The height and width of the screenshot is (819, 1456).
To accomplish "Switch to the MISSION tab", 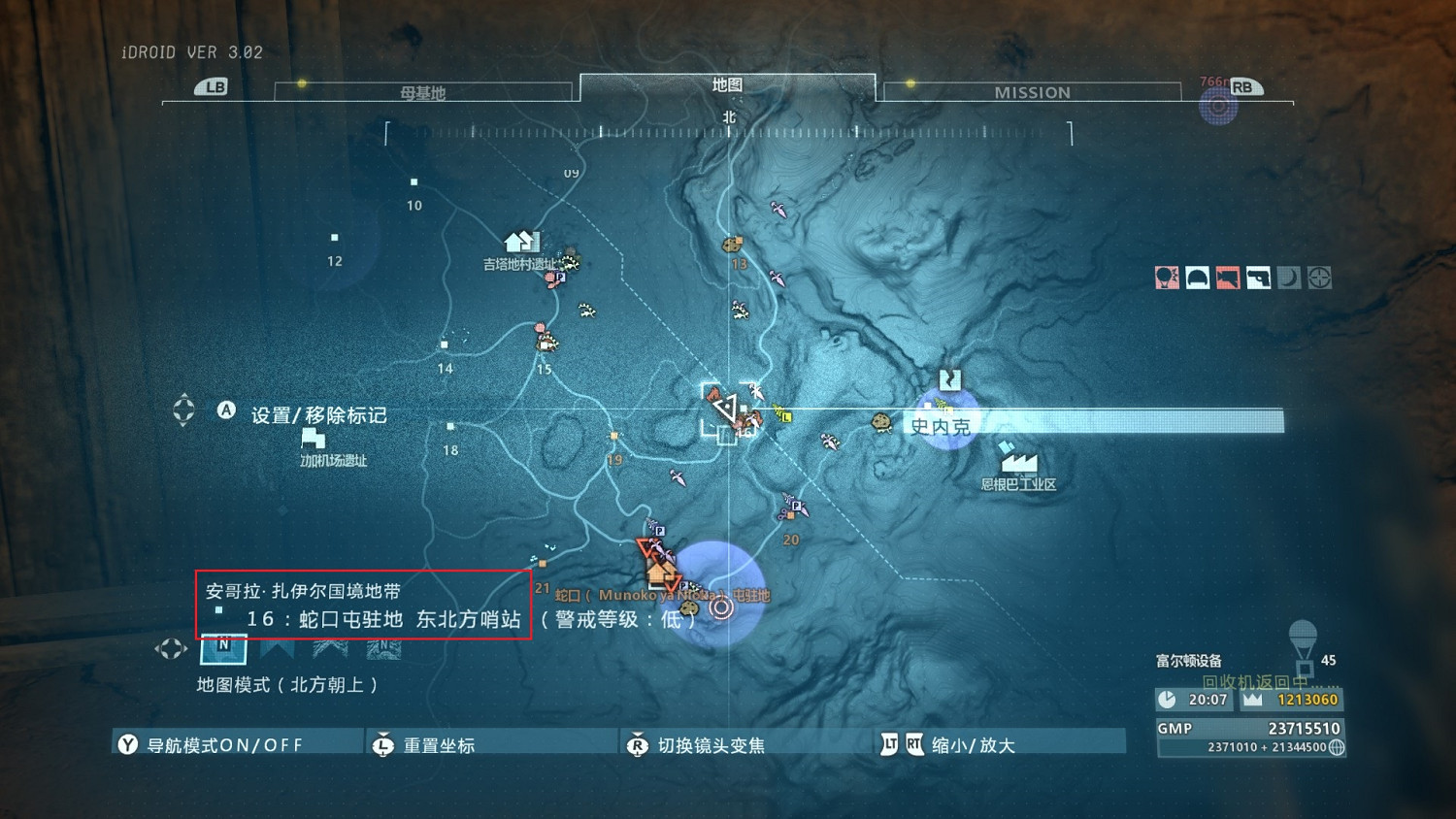I will (x=1031, y=92).
